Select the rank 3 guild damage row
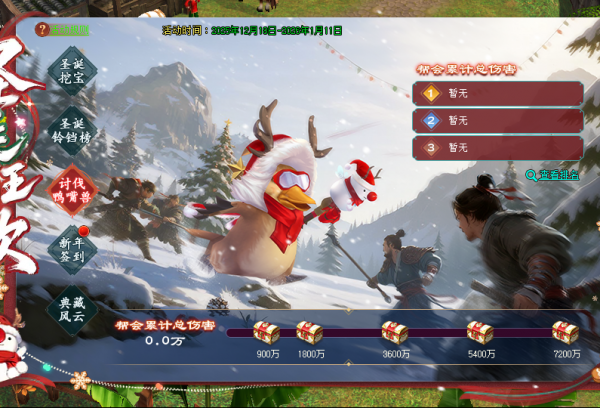 497,148
